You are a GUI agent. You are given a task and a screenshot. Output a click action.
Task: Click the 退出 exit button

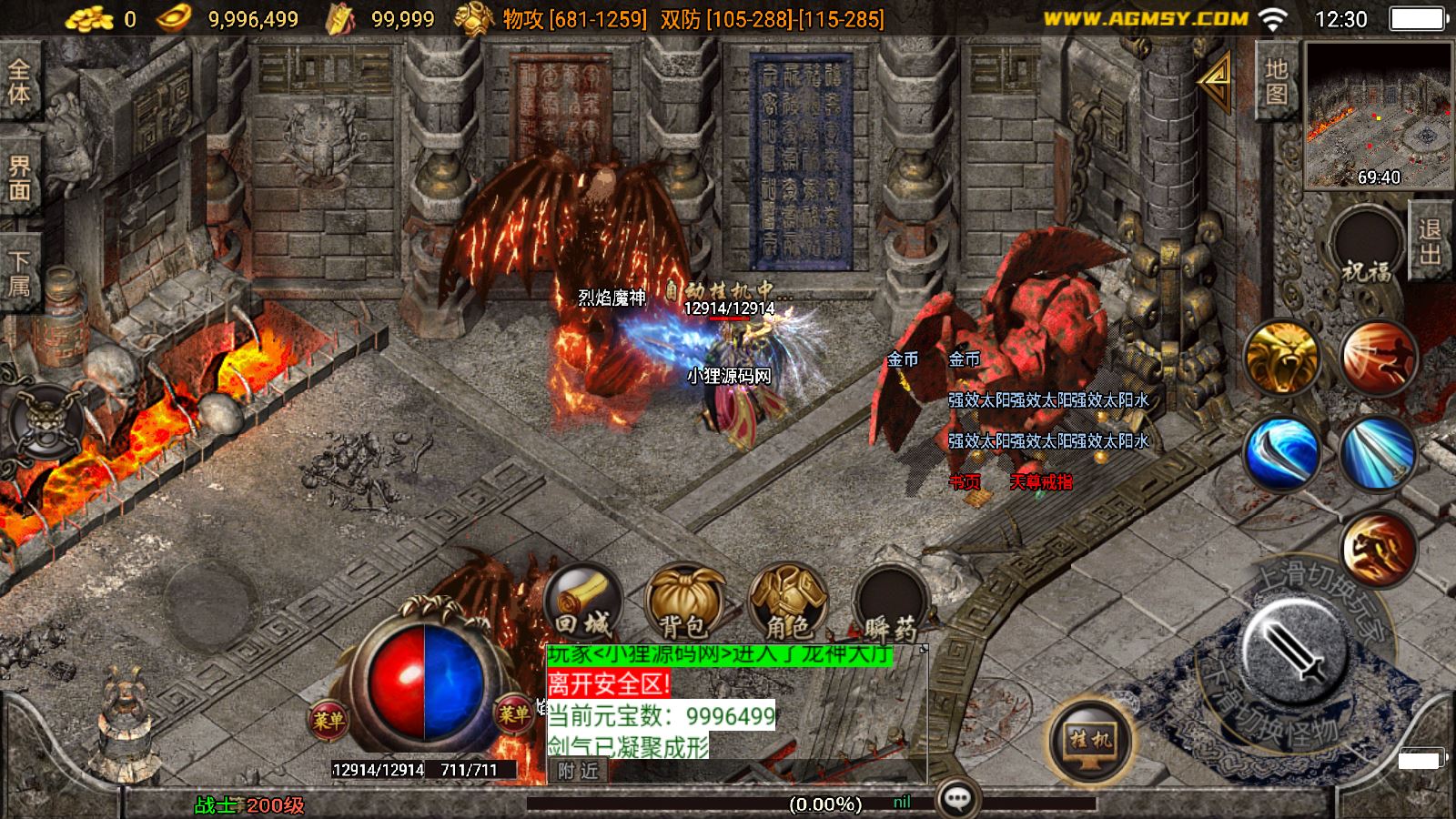[x=1431, y=241]
